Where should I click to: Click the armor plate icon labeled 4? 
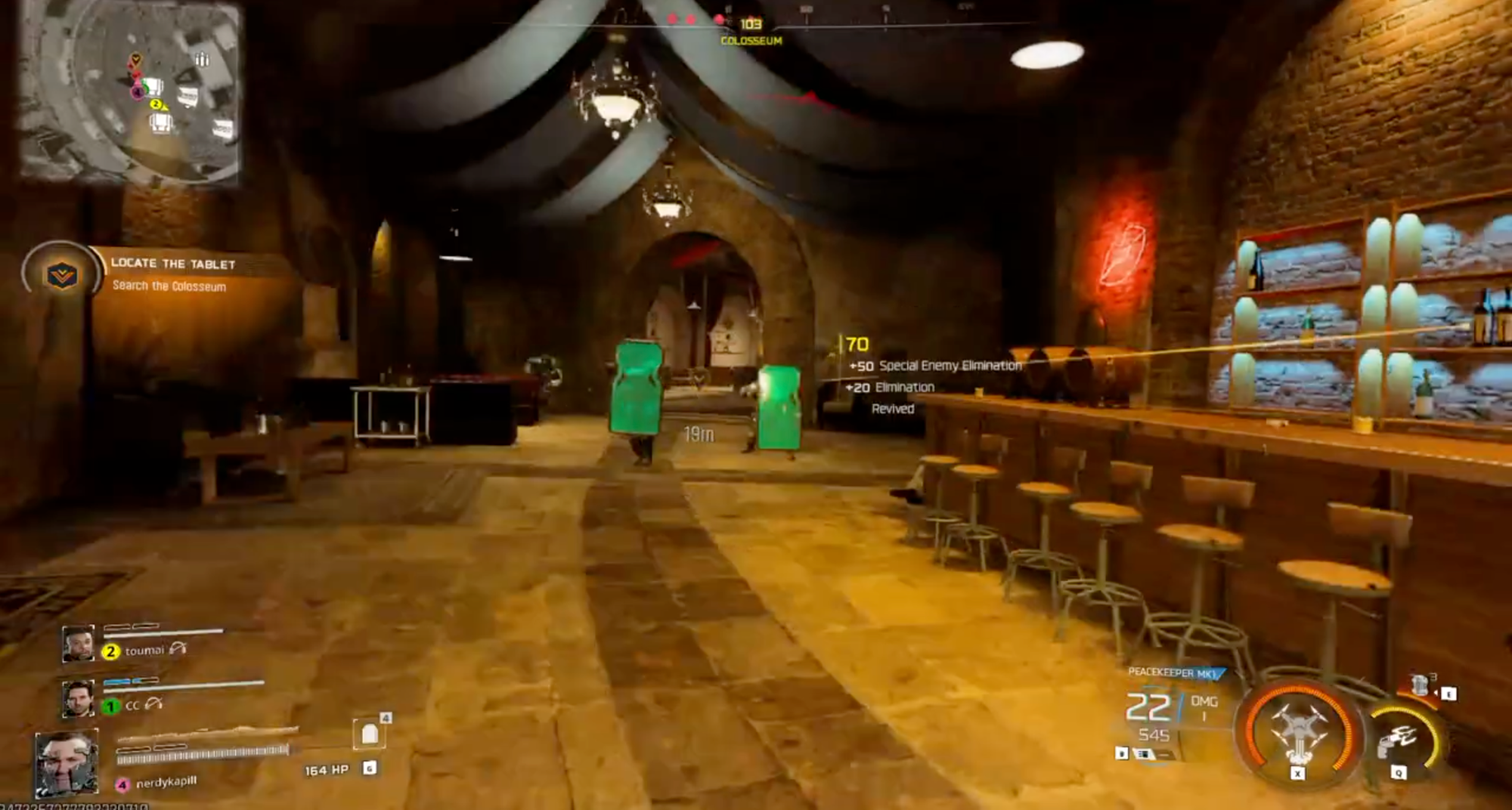coord(370,734)
